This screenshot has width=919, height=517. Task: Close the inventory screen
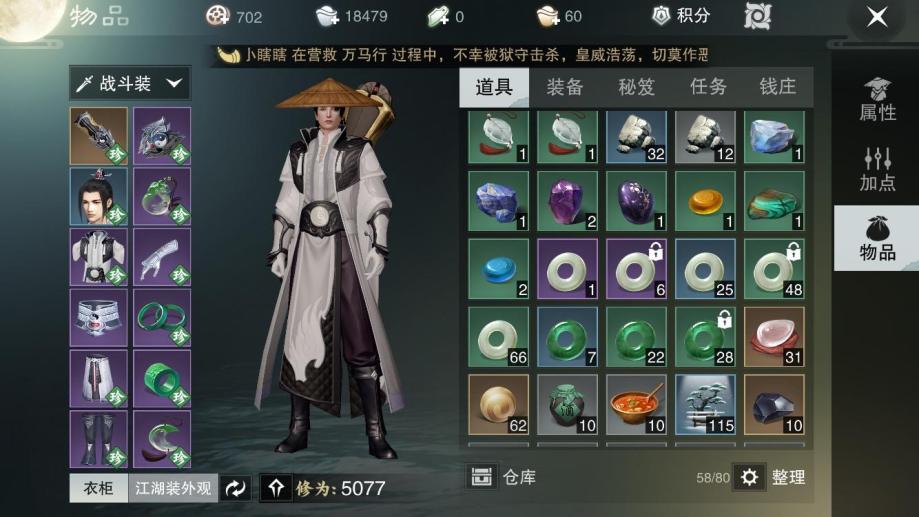(x=876, y=17)
